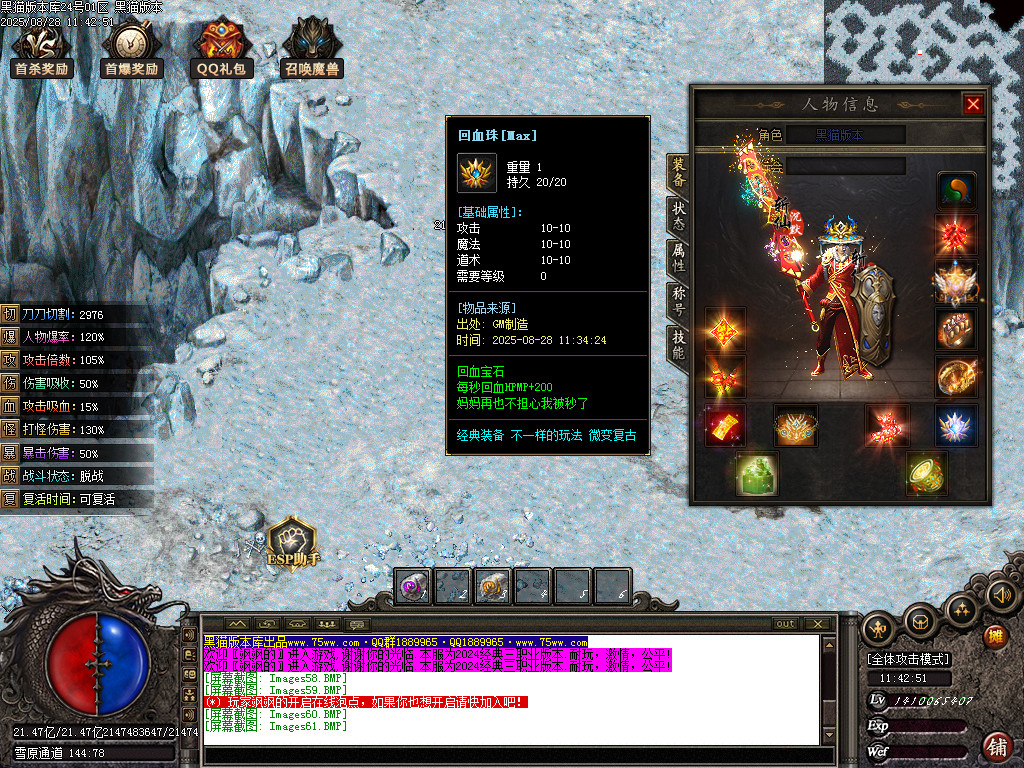Image resolution: width=1024 pixels, height=768 pixels.
Task: Open the 铺 shop button
Action: pyautogui.click(x=997, y=746)
